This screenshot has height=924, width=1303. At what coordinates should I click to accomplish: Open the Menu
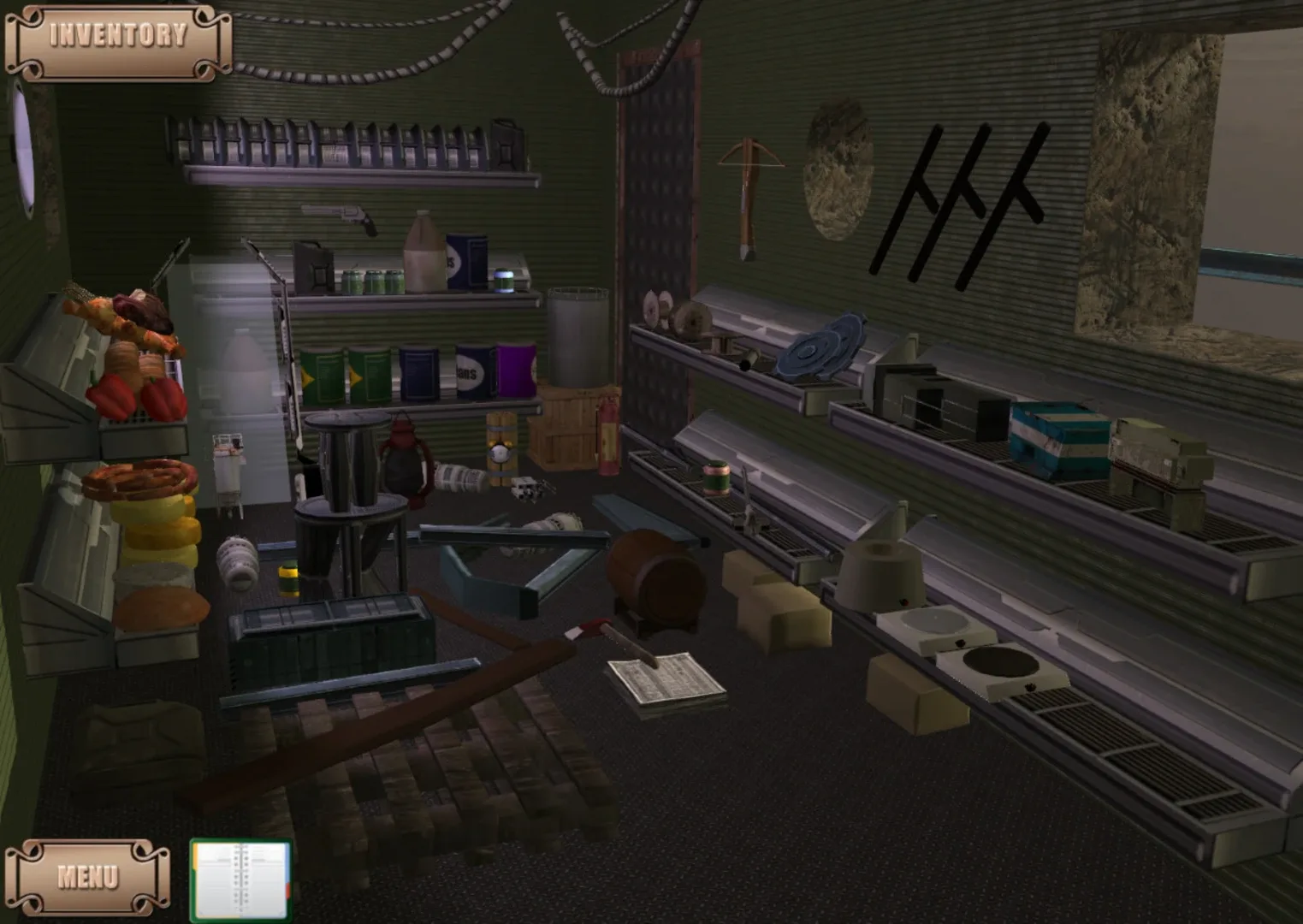click(x=88, y=875)
